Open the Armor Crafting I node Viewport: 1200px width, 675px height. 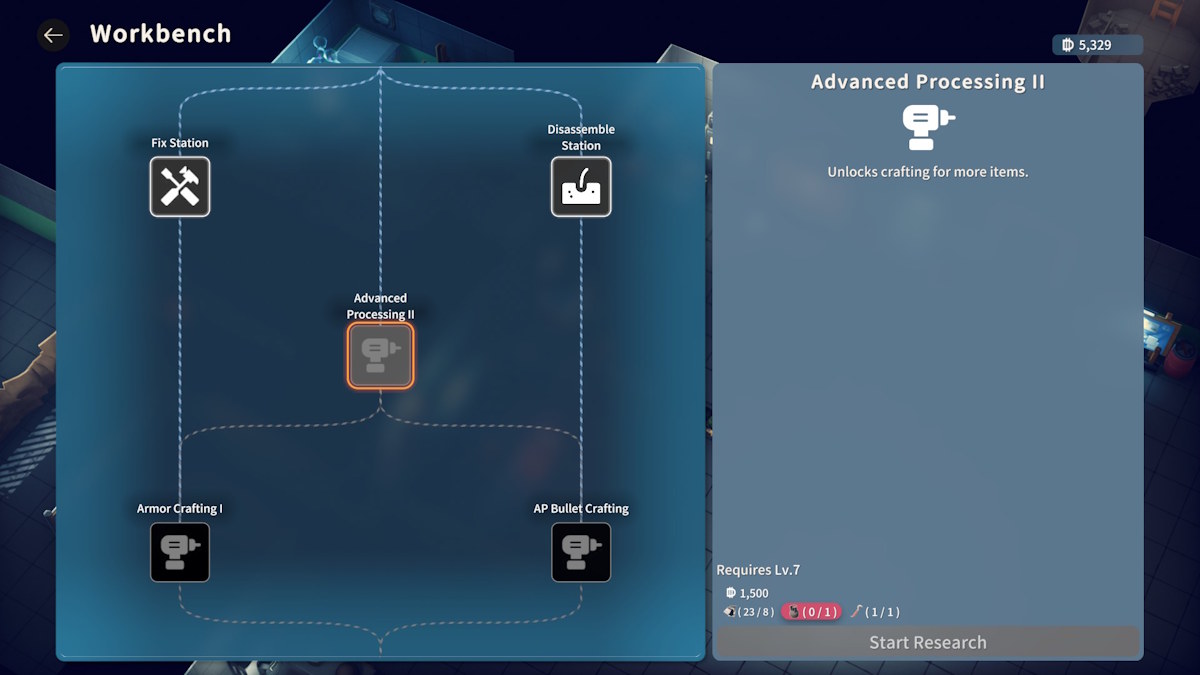coord(180,552)
